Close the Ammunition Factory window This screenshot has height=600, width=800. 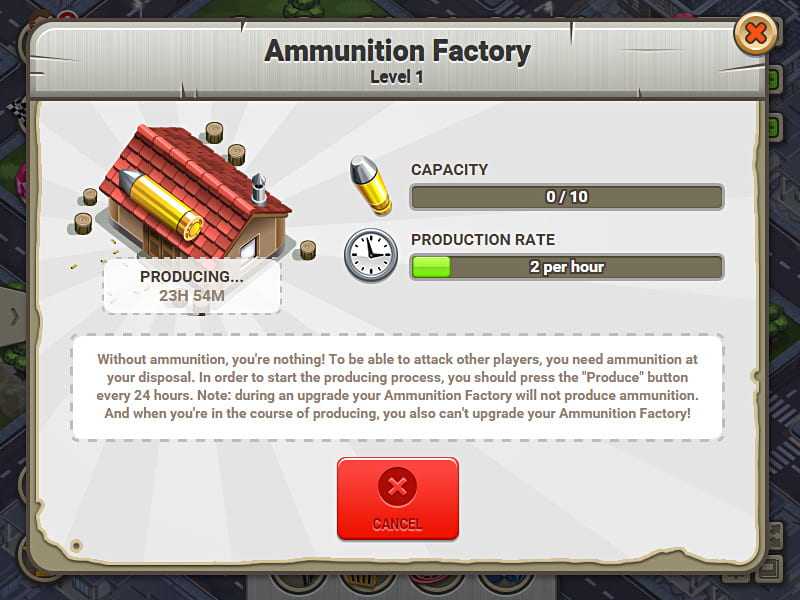pos(755,35)
